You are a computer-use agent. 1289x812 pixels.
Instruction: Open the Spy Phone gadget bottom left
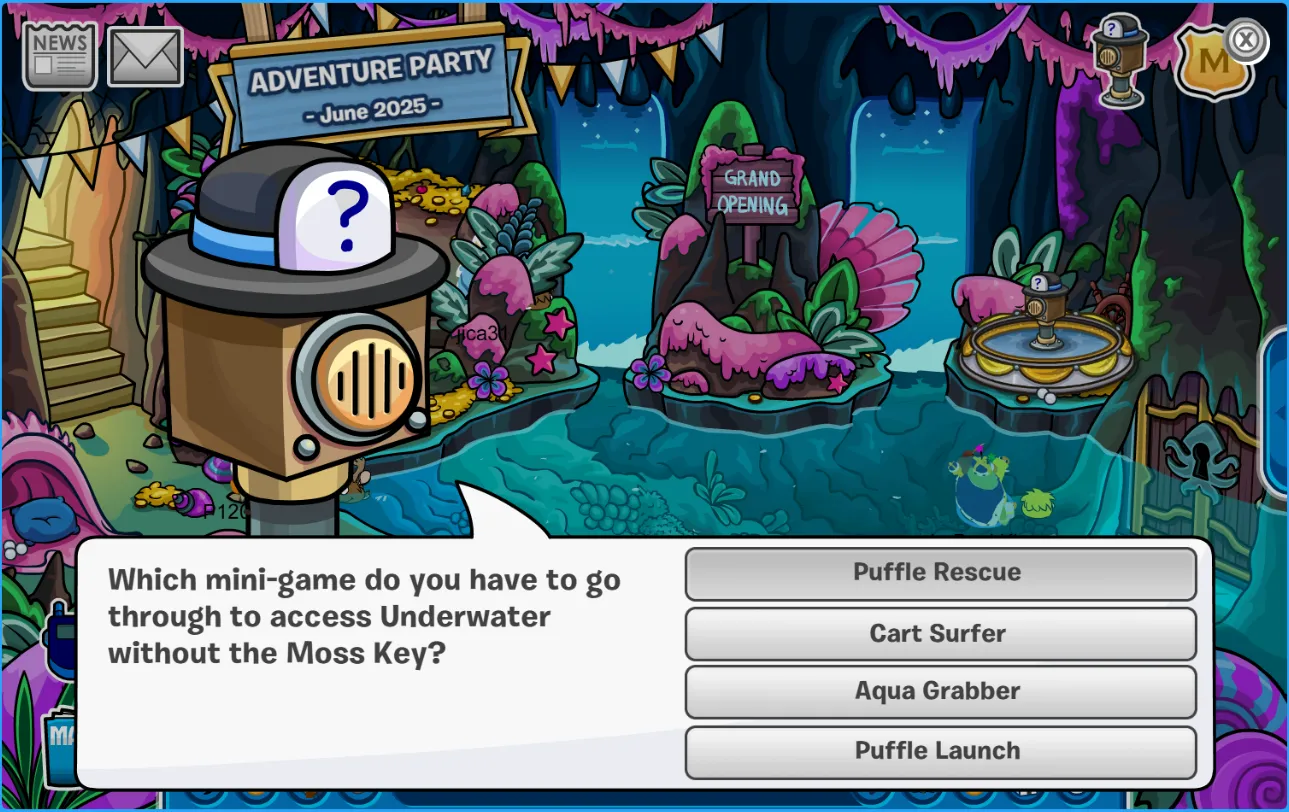57,640
